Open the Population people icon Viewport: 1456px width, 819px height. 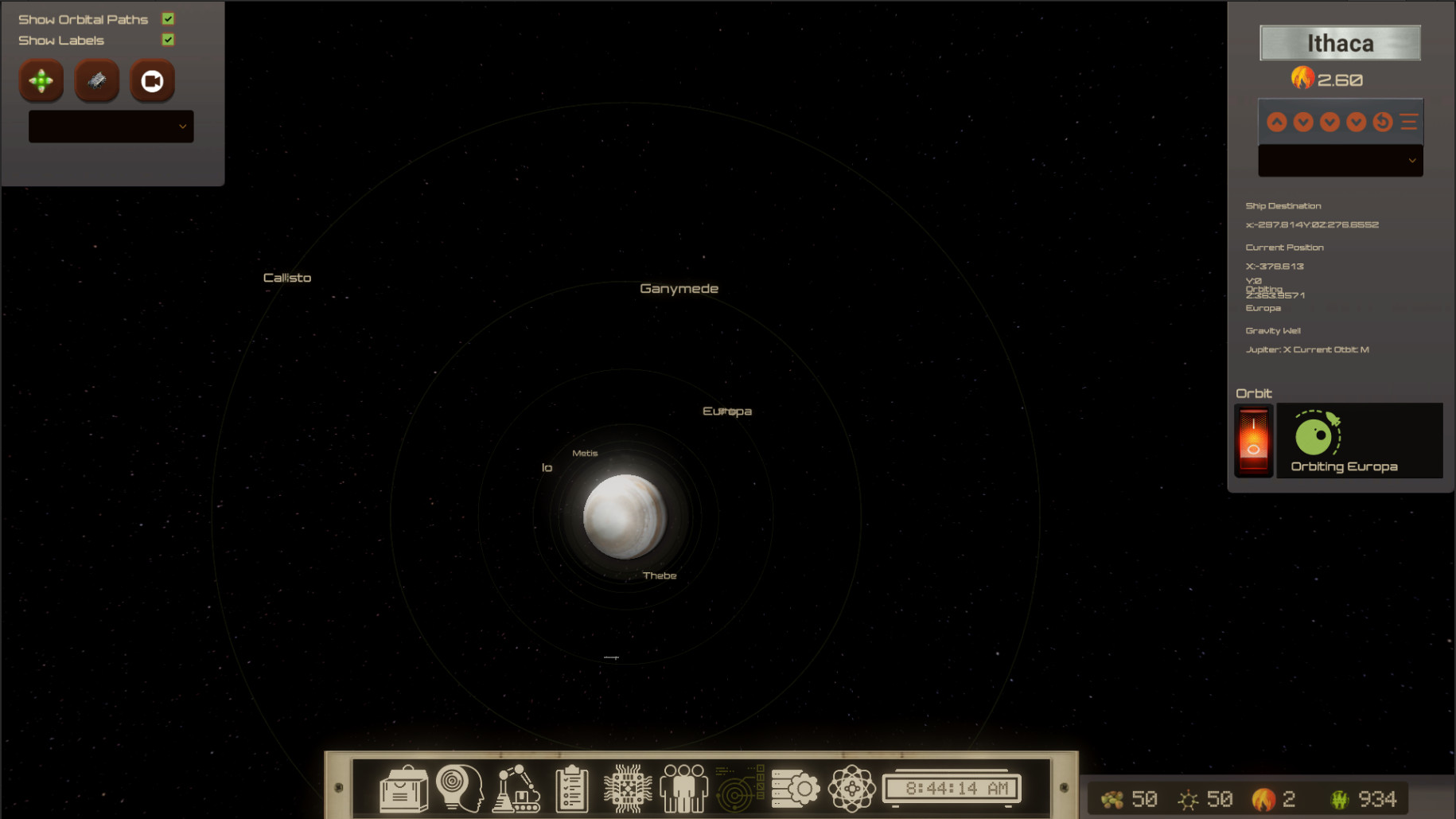pyautogui.click(x=683, y=787)
